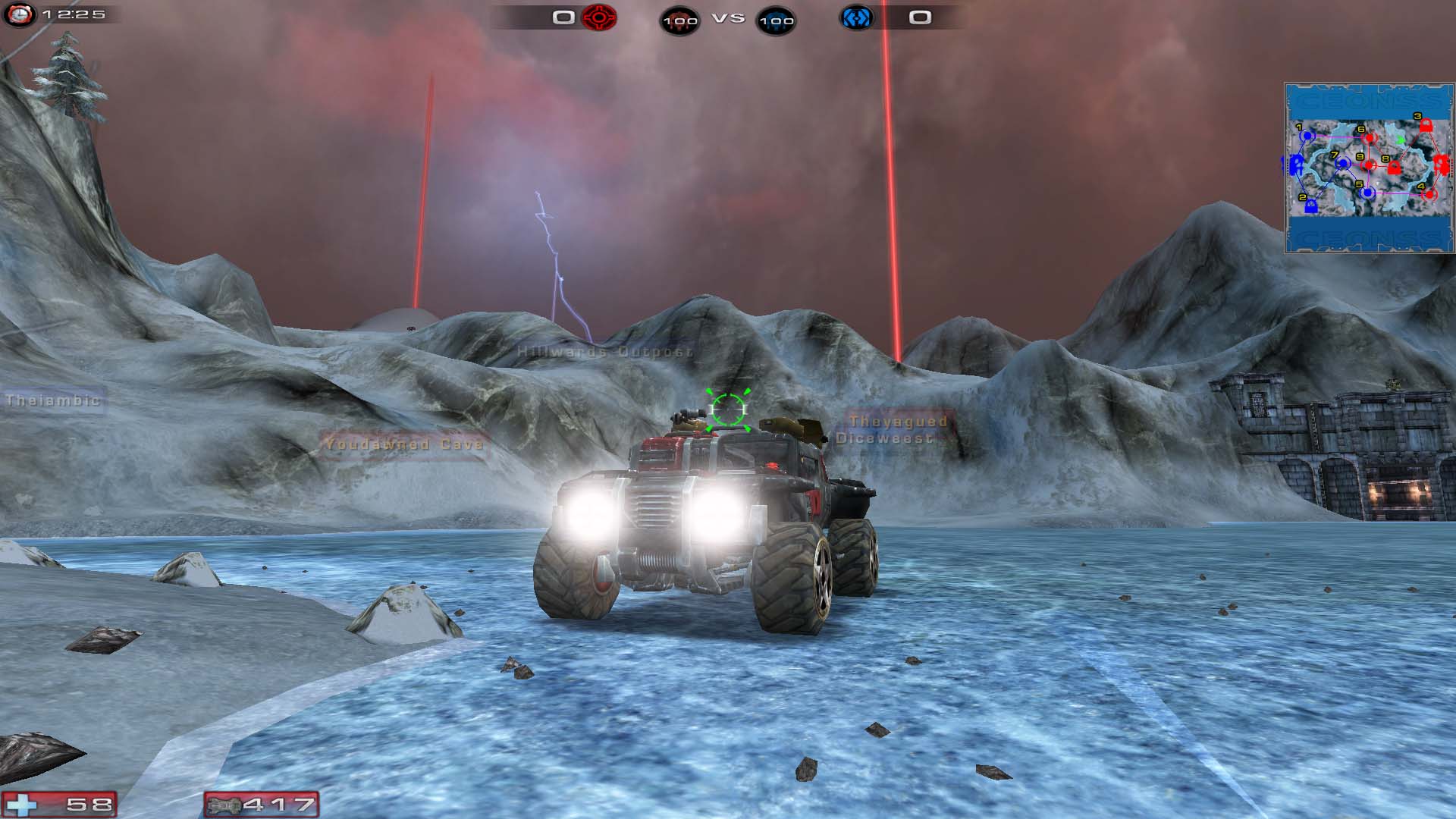Select blue power node 5 on minimap
The width and height of the screenshot is (1456, 819).
click(1367, 193)
